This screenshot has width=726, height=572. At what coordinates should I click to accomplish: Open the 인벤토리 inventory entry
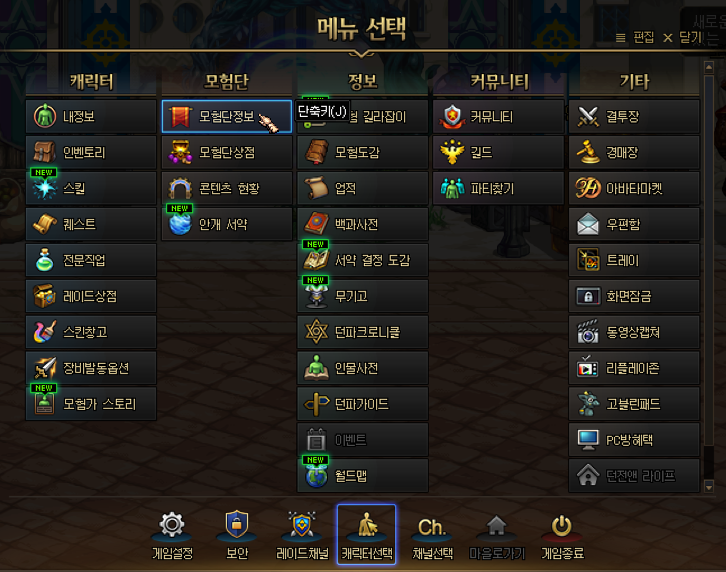pos(91,152)
